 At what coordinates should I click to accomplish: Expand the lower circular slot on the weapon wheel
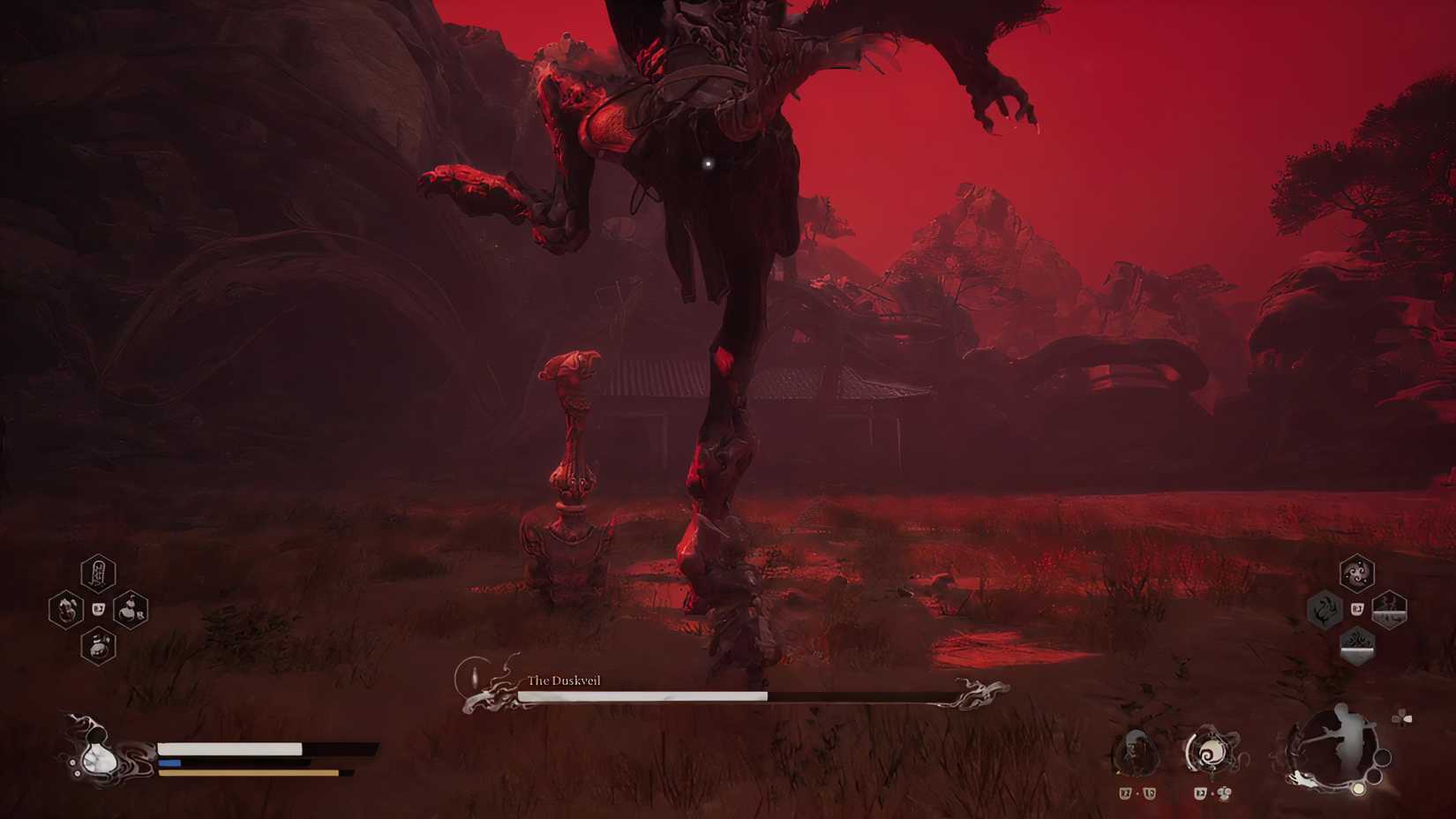point(1372,776)
